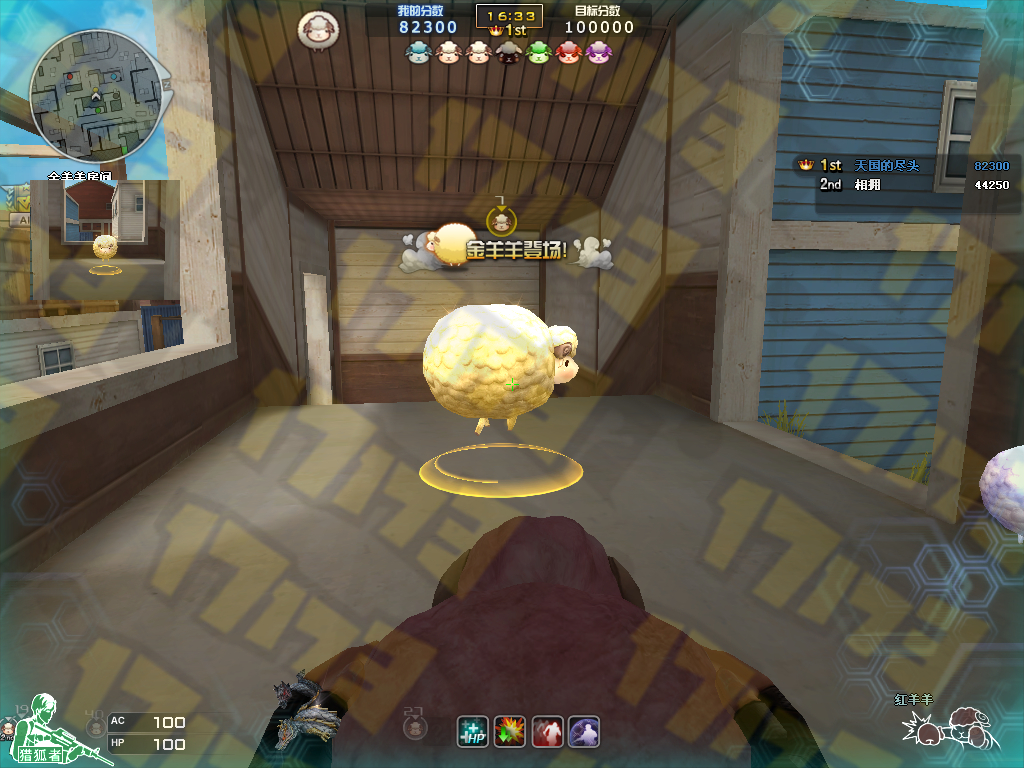Screen dimensions: 1024x768
Task: Select the black sheep head icon
Action: click(x=509, y=52)
